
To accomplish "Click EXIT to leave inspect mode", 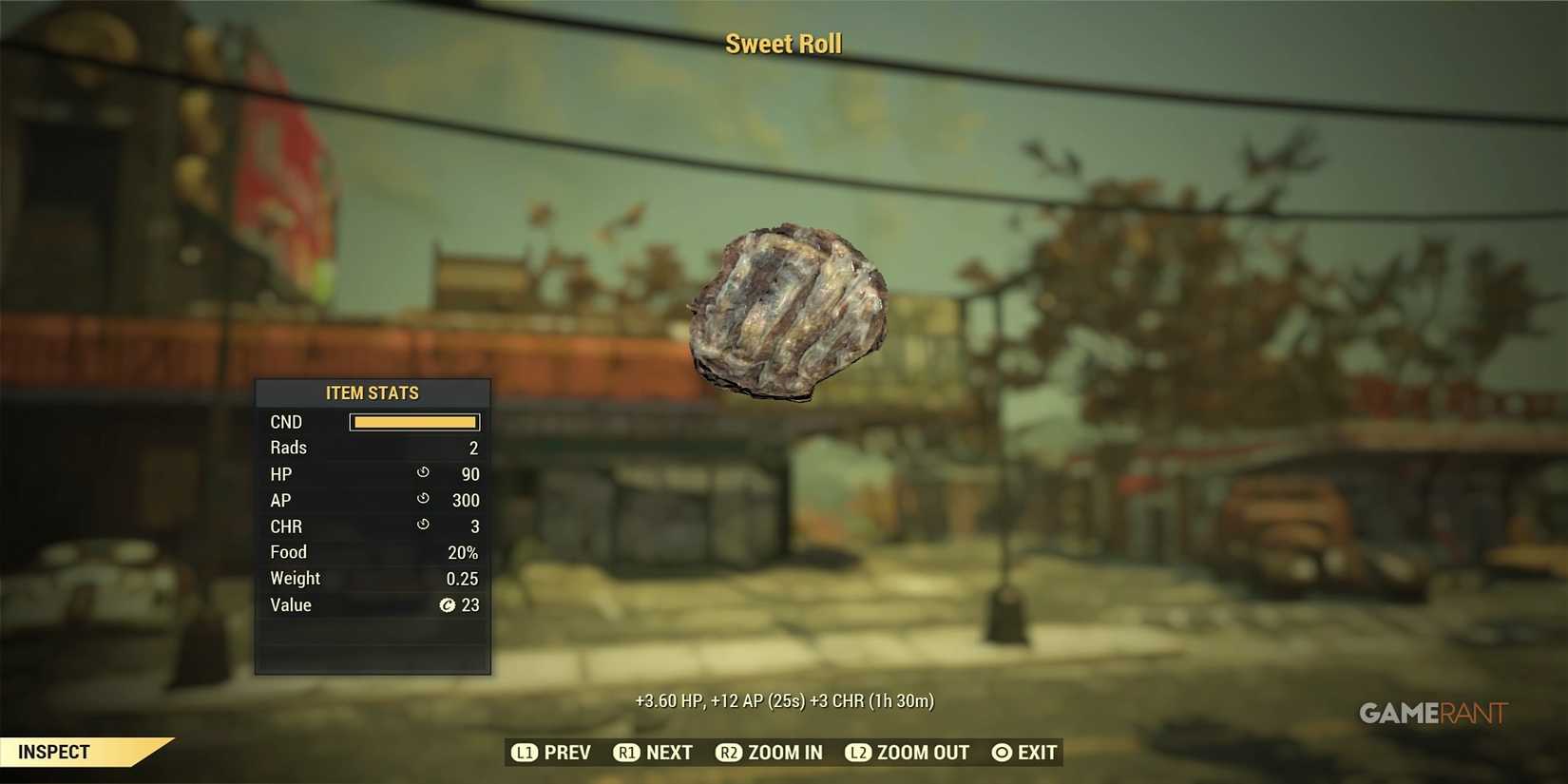I will click(1037, 752).
